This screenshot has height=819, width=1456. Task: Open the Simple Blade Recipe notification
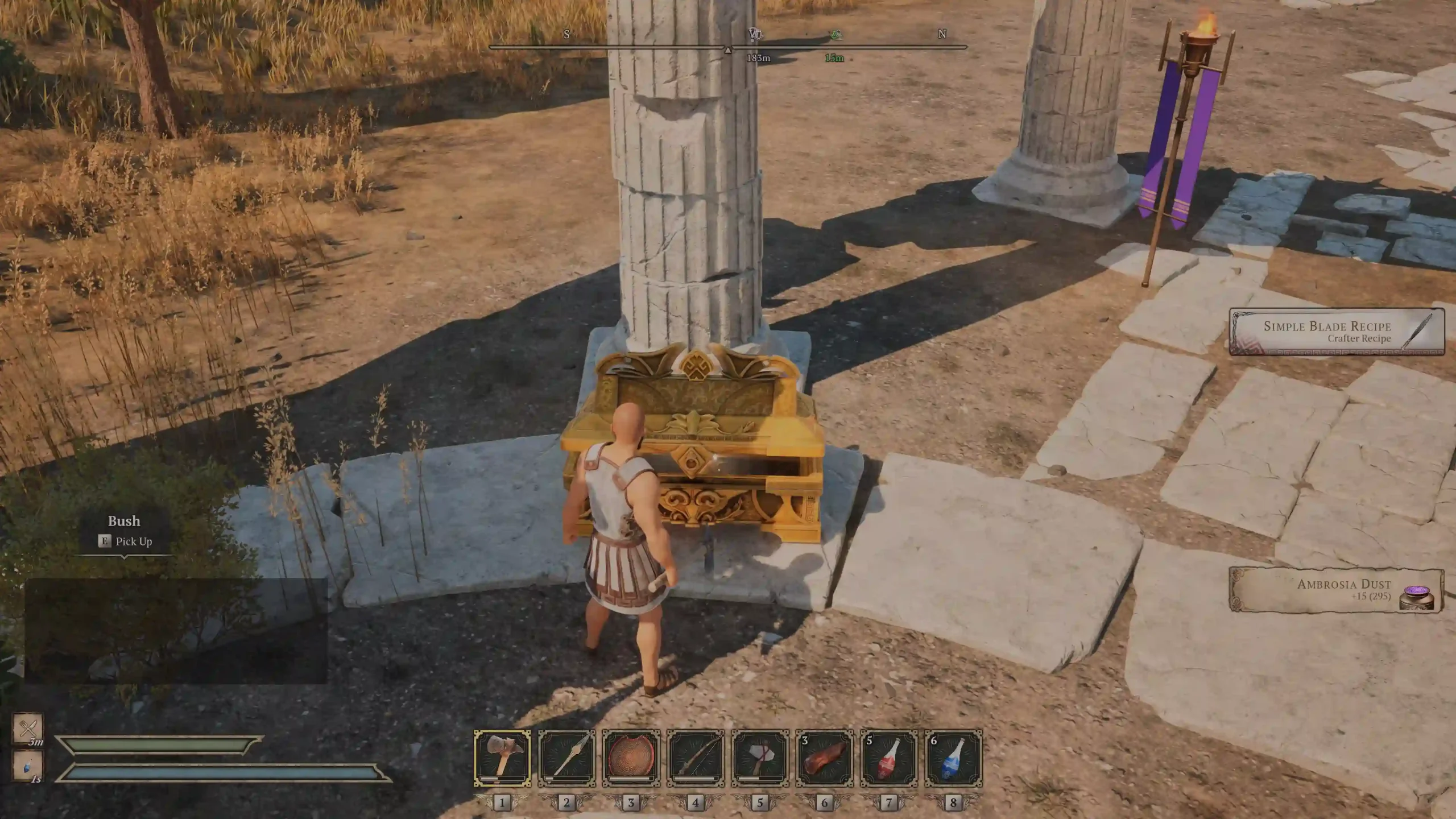click(x=1337, y=332)
